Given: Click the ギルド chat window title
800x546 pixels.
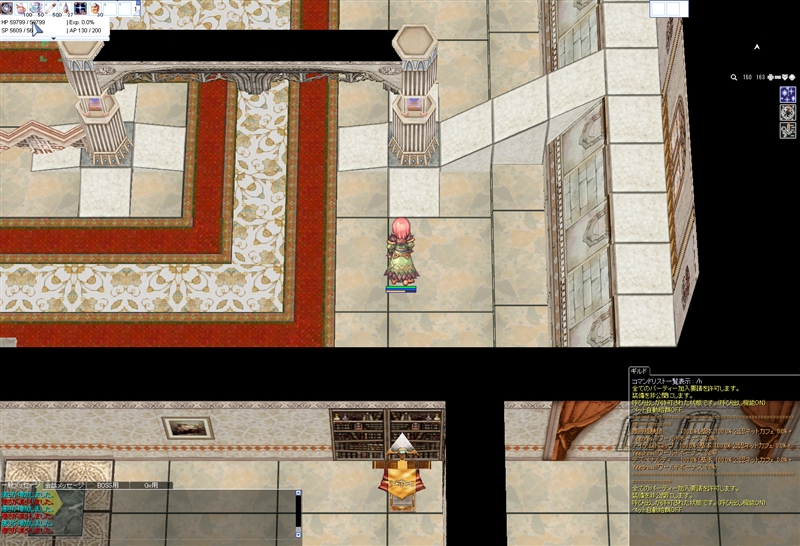Looking at the screenshot, I should coord(639,370).
